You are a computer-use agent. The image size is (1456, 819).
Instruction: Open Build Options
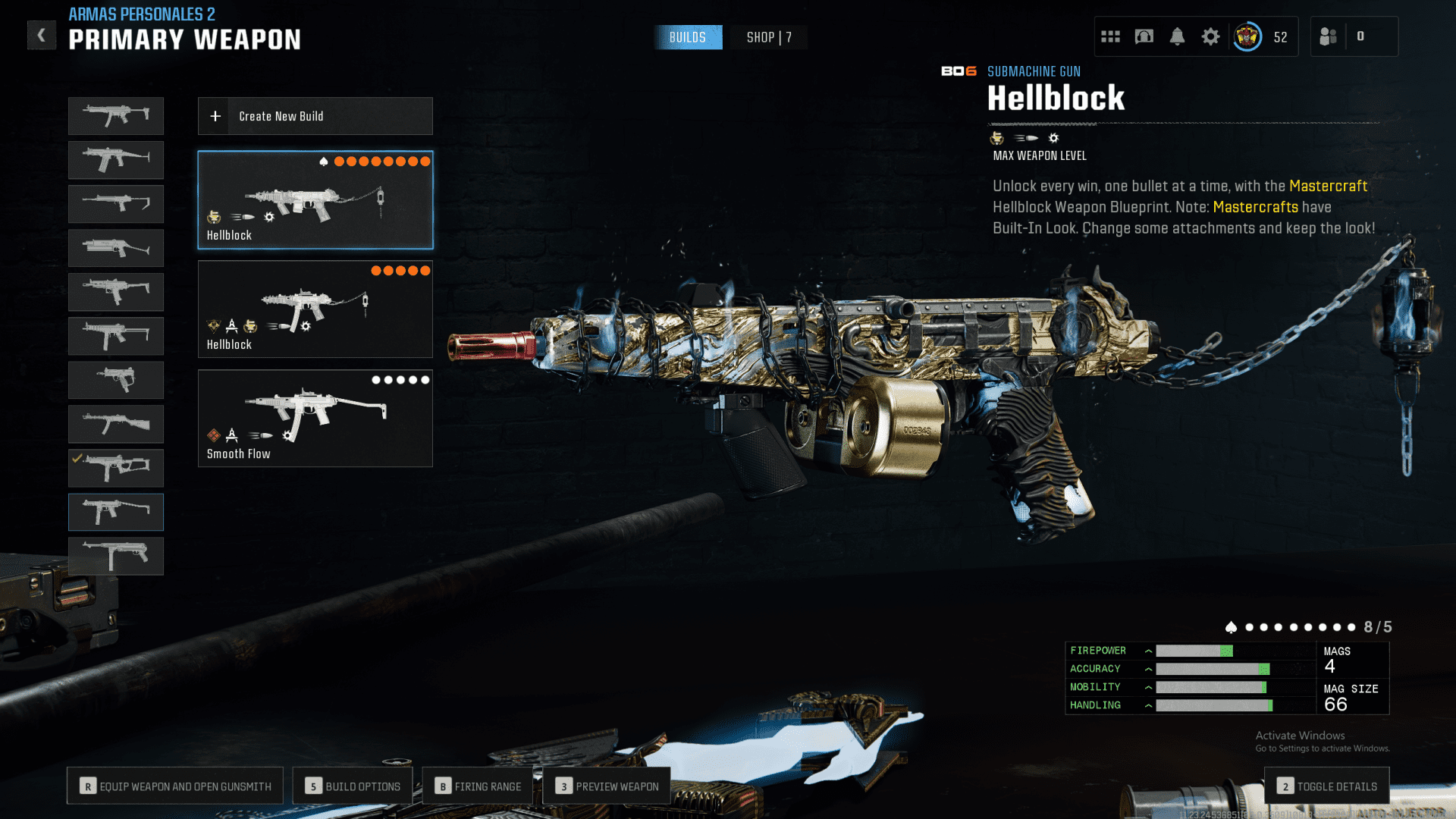tap(353, 786)
